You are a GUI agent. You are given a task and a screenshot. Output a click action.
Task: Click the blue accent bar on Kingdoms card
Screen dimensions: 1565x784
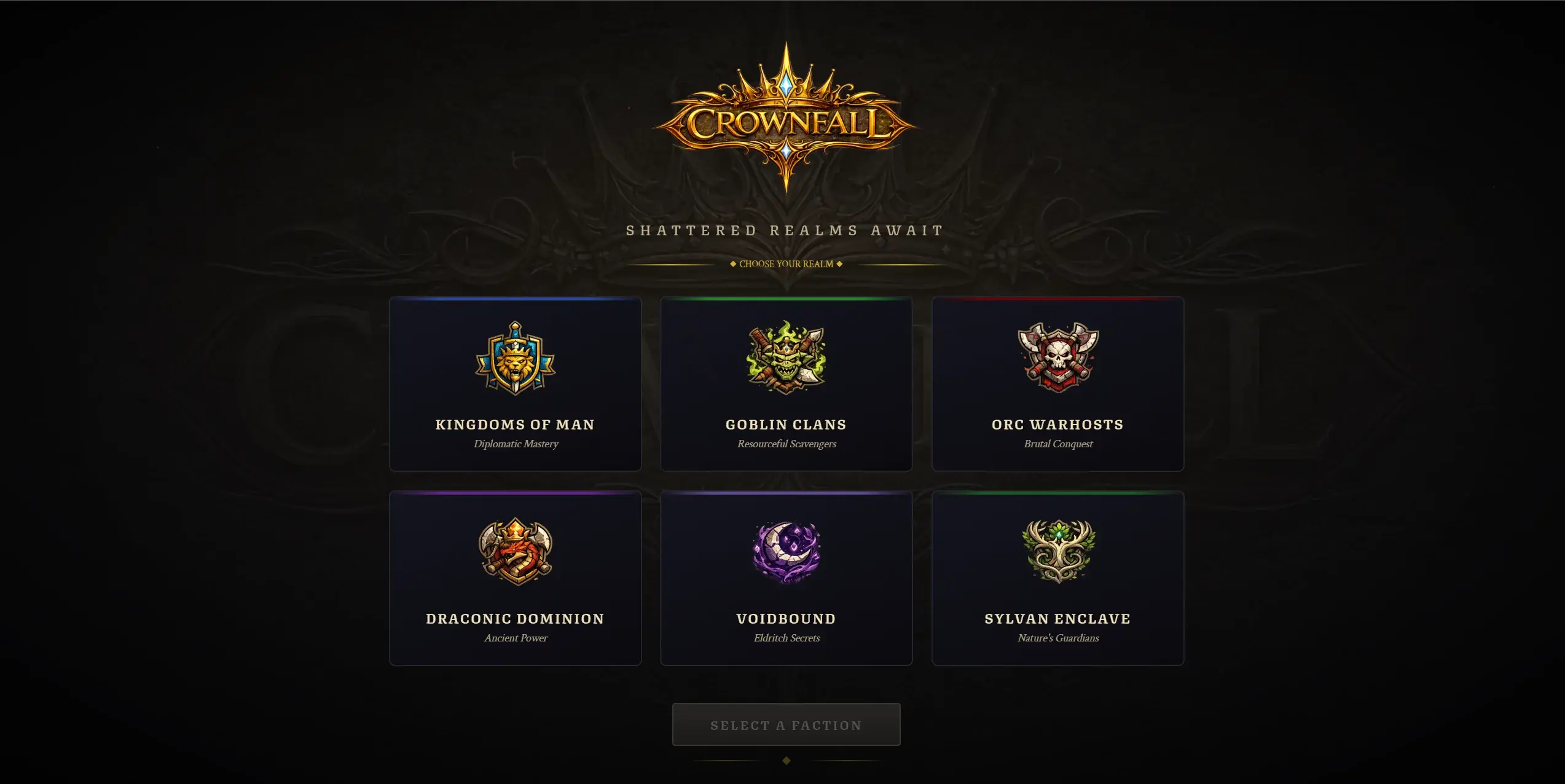coord(516,299)
